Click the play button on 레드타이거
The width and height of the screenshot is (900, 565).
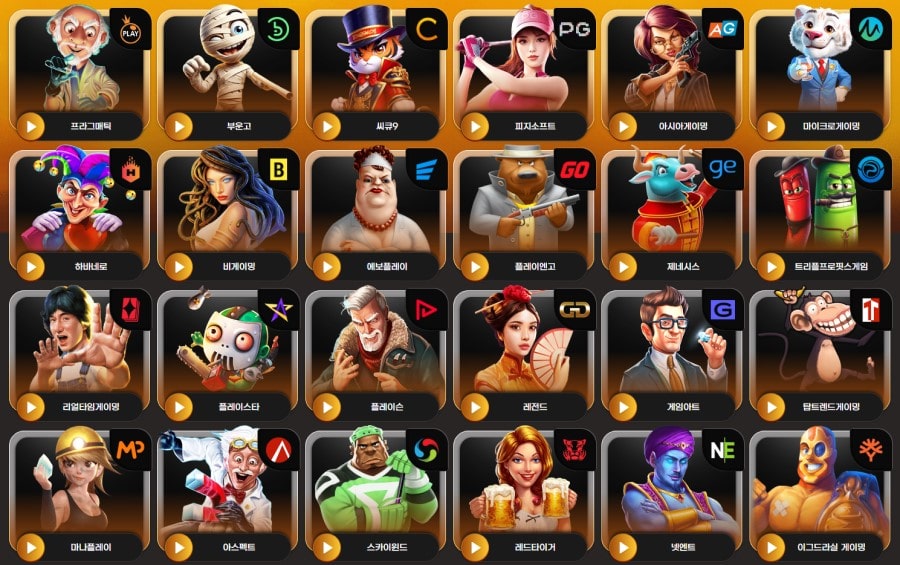(x=475, y=547)
